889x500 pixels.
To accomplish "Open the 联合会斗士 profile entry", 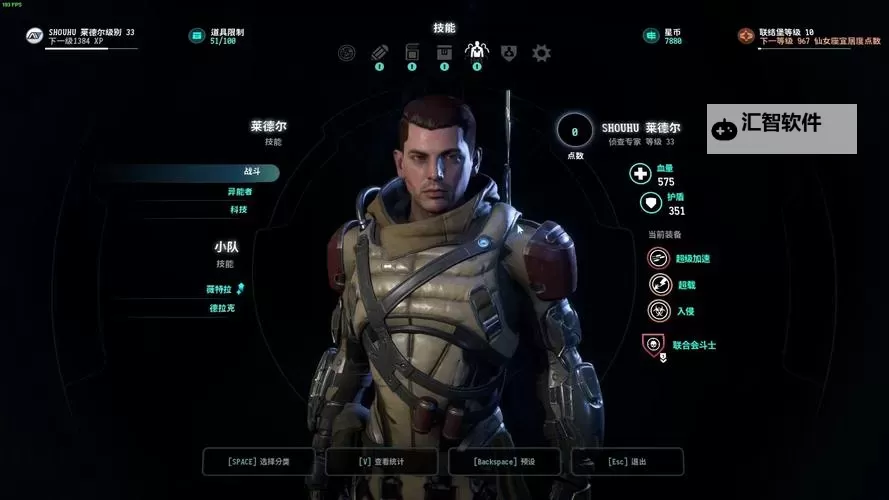I will tap(654, 345).
